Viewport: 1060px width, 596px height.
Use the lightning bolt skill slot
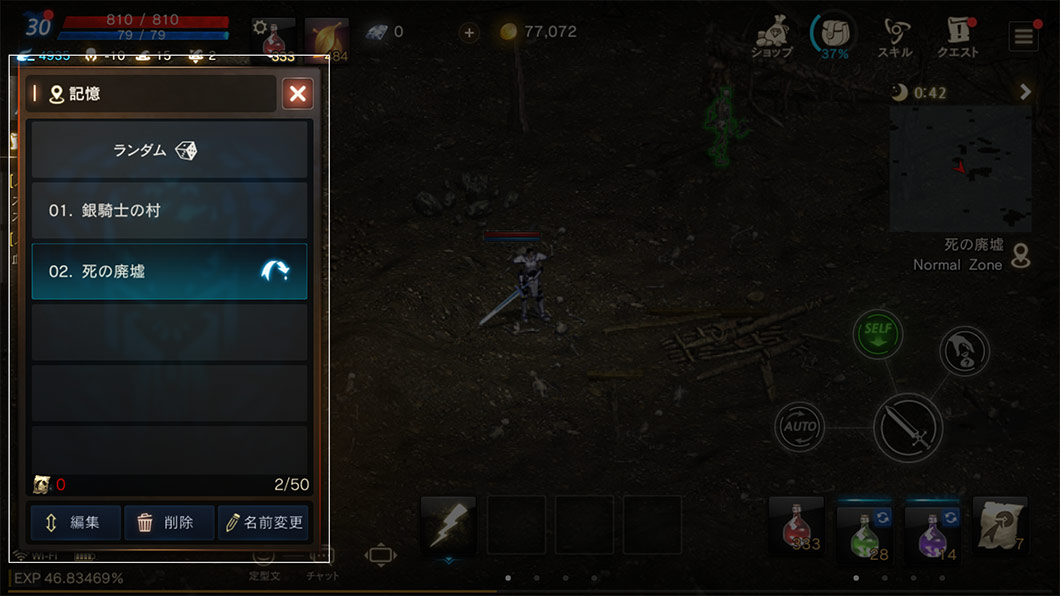point(447,525)
